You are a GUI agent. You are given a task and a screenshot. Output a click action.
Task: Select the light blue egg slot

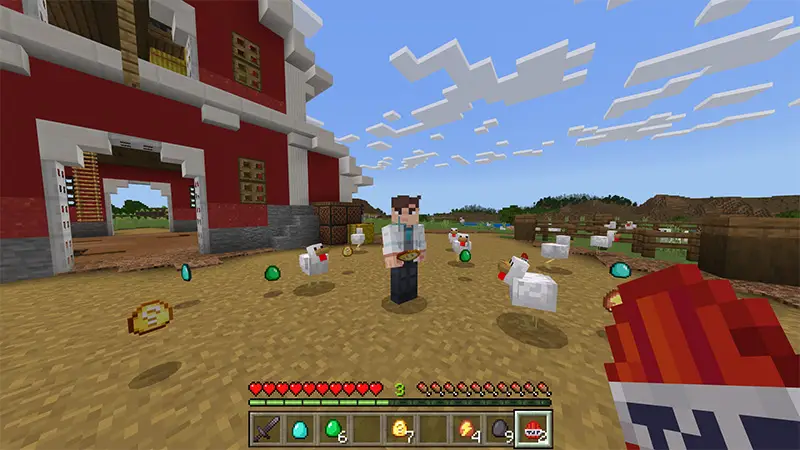299,430
